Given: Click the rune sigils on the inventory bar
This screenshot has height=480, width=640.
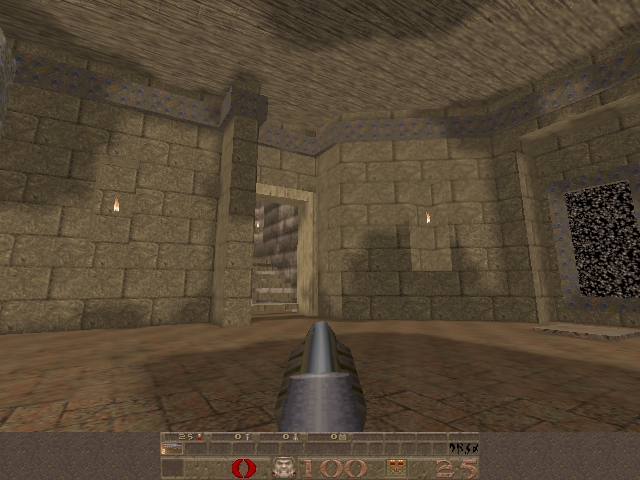Looking at the screenshot, I should click(x=463, y=449).
